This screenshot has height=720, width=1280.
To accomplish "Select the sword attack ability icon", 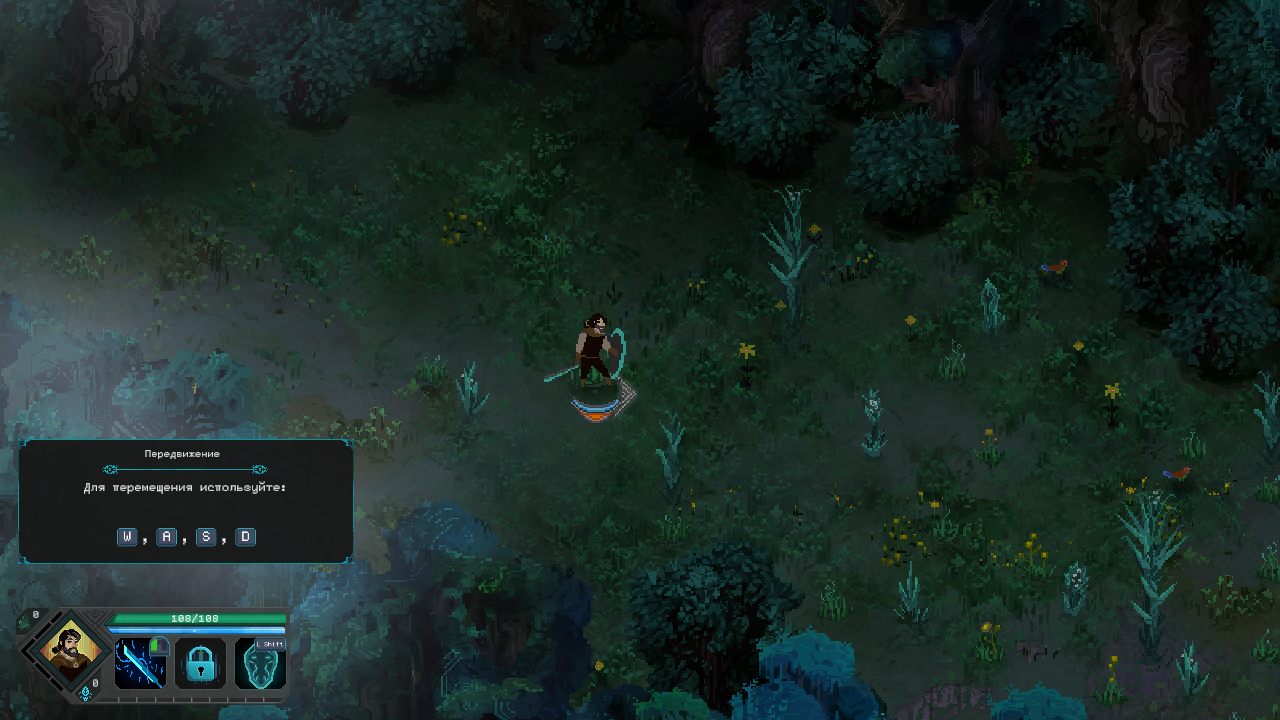I will click(x=138, y=663).
